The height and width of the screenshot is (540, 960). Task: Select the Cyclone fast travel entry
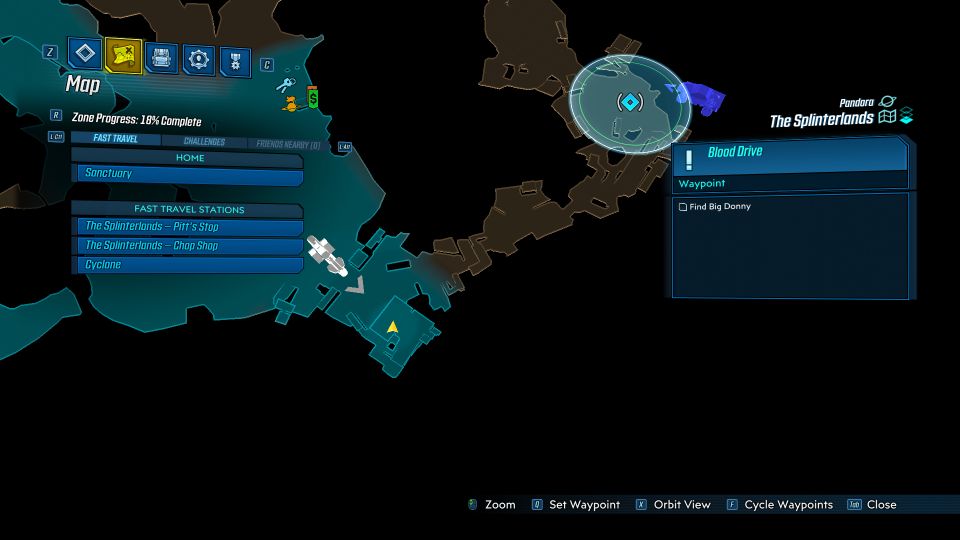click(x=189, y=265)
